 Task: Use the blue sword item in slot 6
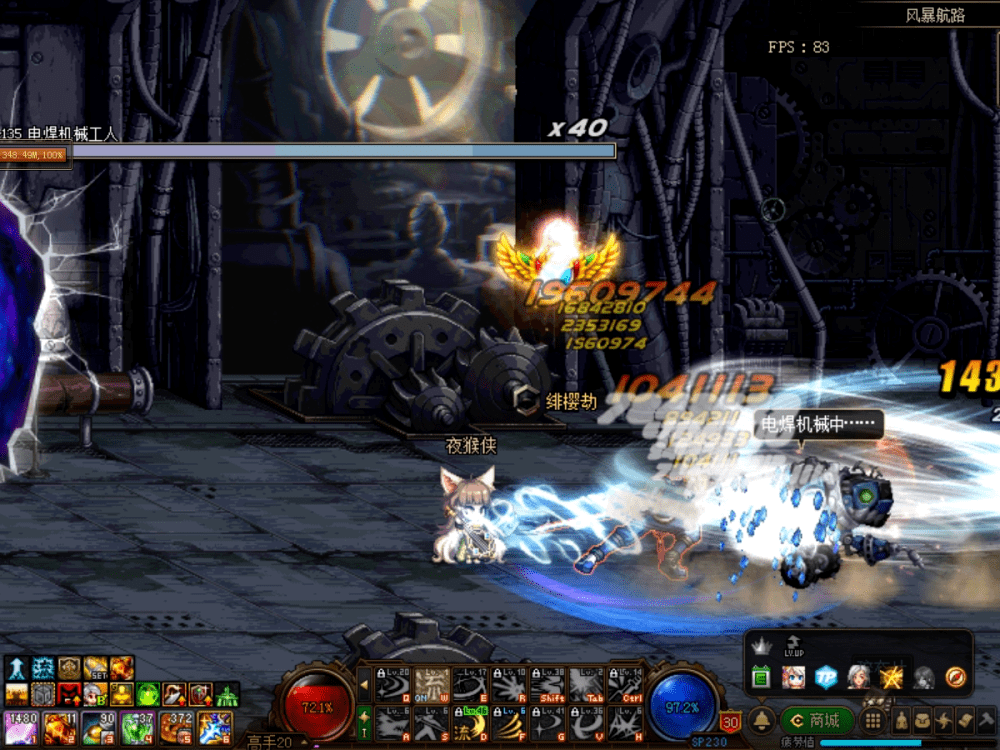[x=214, y=727]
